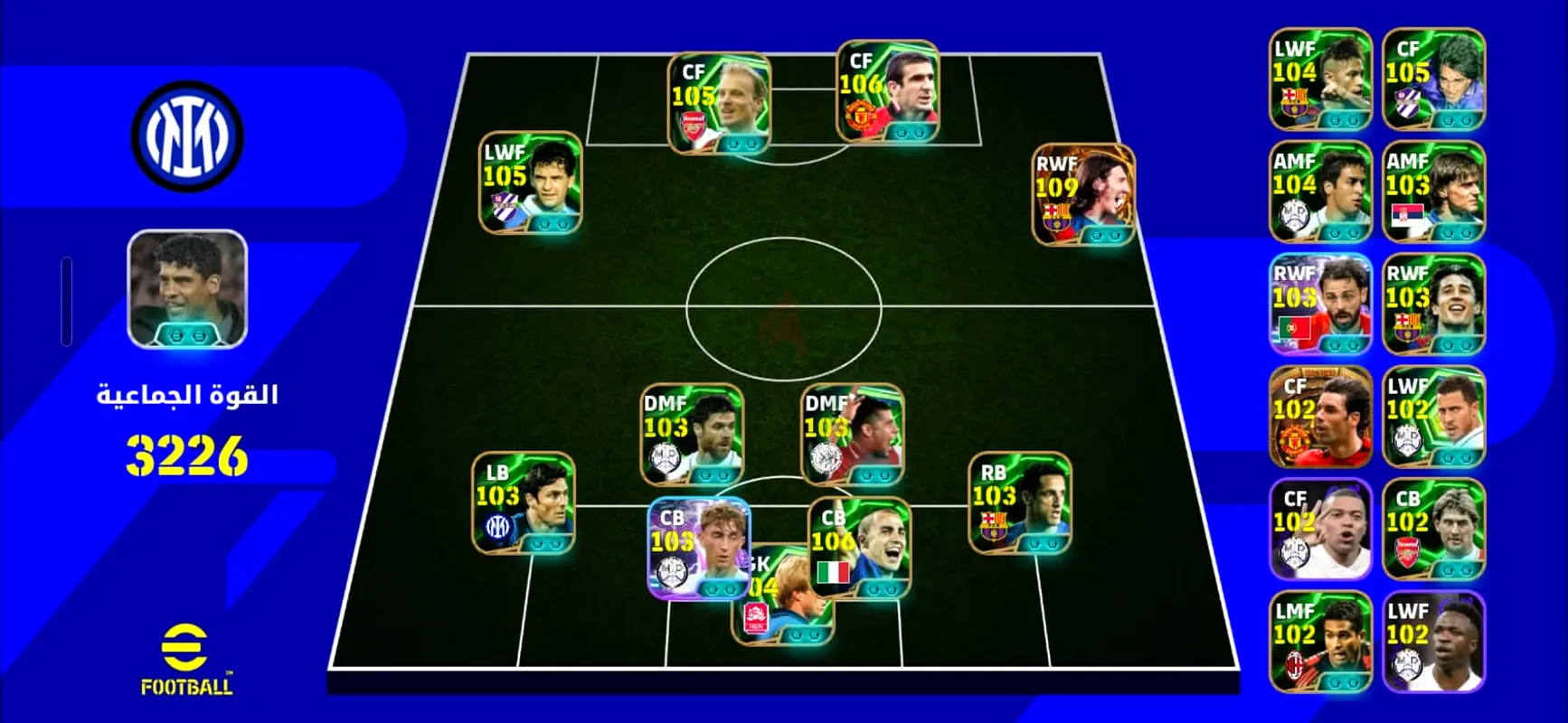Choose the CB 106 Italy flag card
Image resolution: width=1568 pixels, height=723 pixels.
click(858, 548)
